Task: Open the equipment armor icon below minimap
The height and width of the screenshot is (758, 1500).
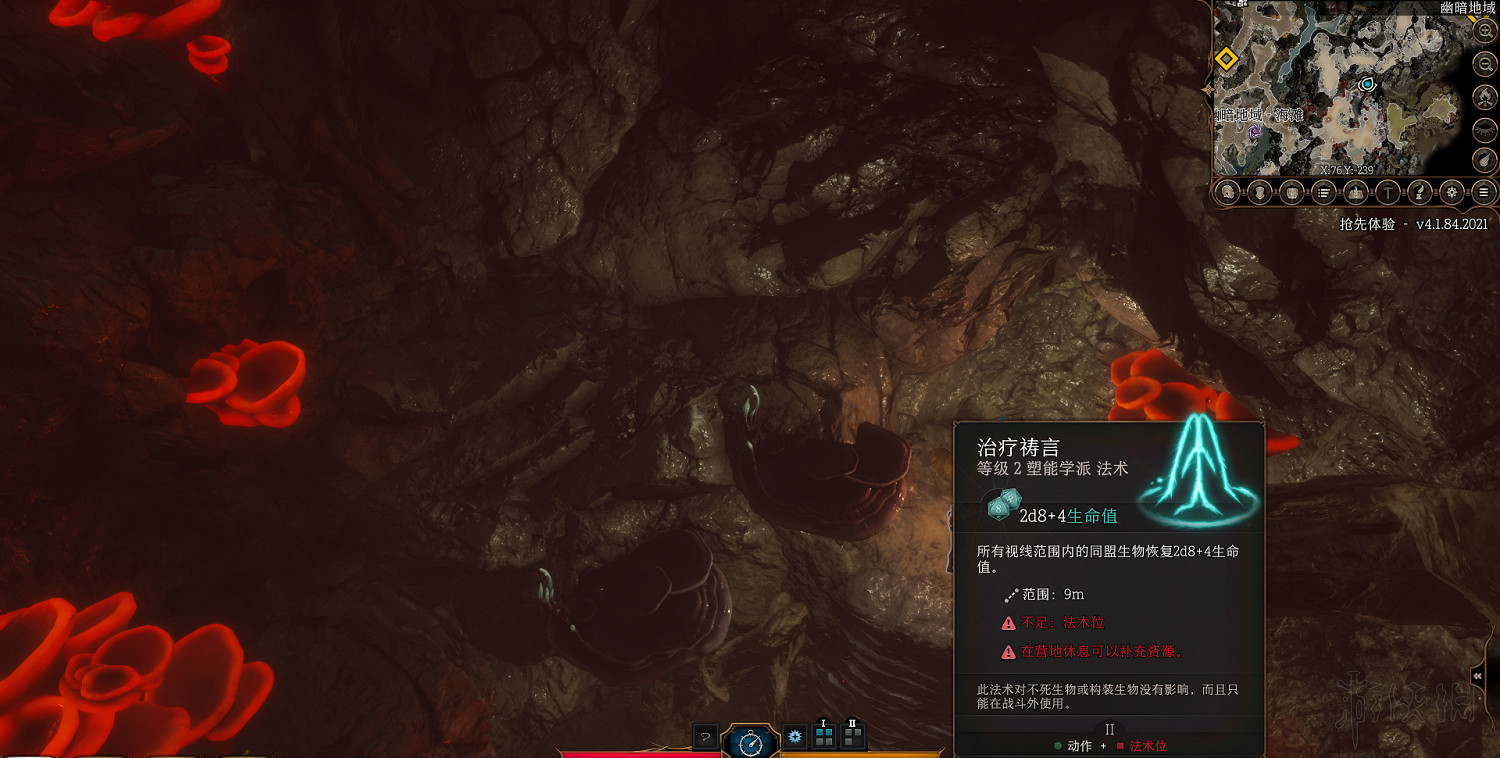Action: pos(1259,192)
